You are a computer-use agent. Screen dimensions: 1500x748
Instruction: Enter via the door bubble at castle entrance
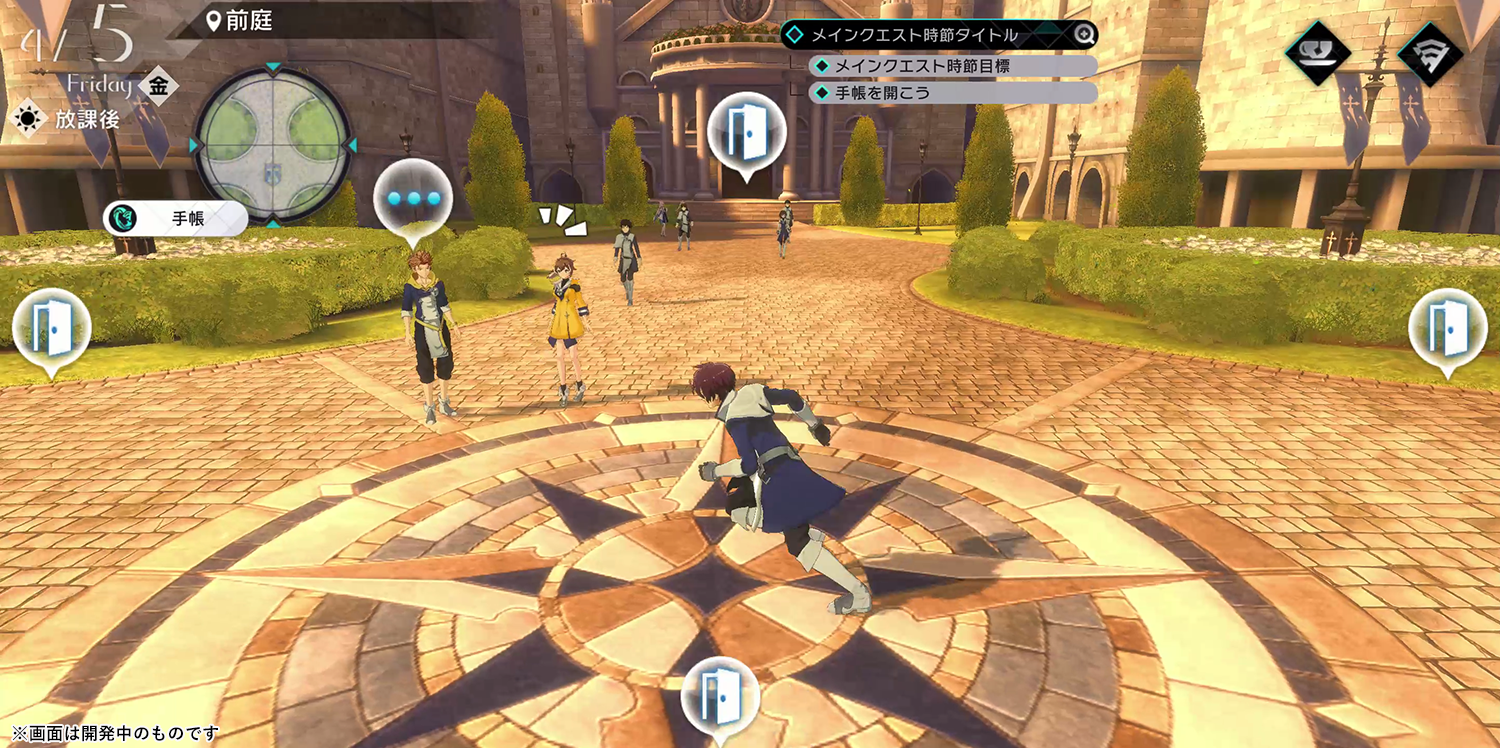(x=746, y=133)
